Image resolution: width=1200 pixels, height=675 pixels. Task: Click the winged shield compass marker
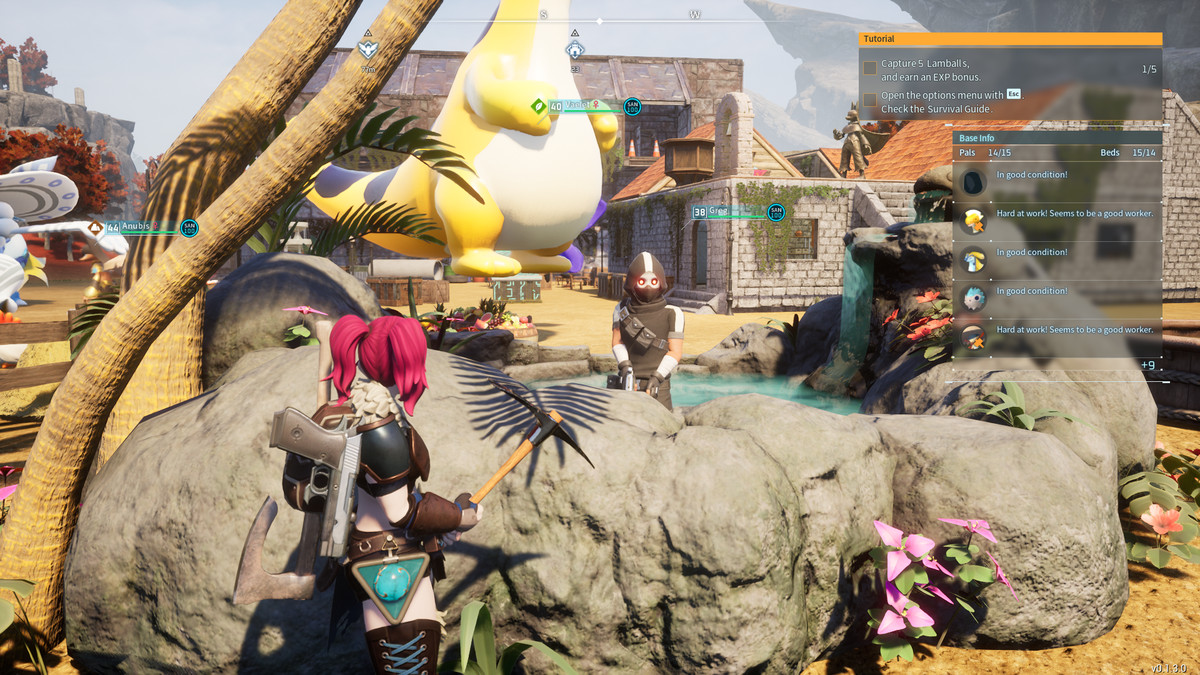368,48
